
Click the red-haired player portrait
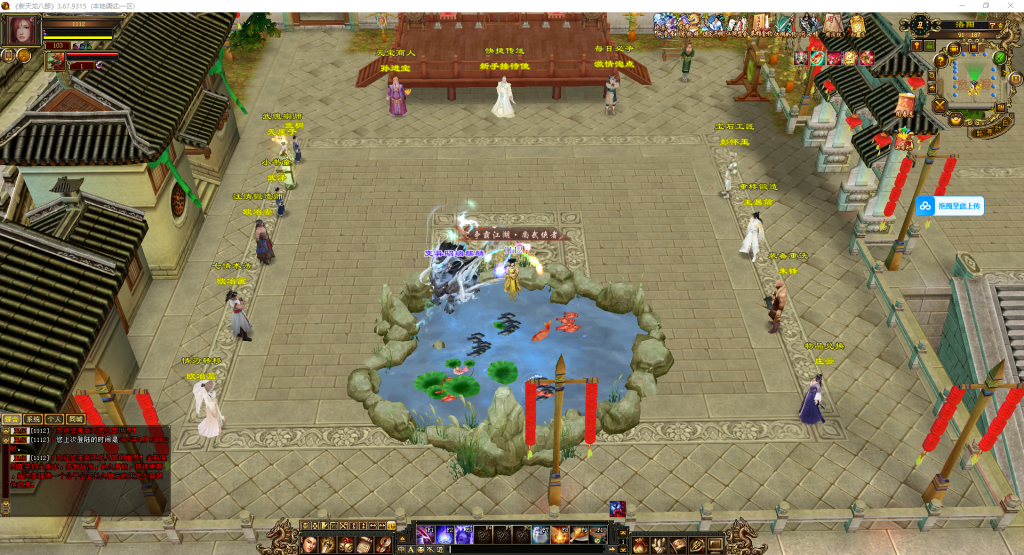tap(22, 30)
